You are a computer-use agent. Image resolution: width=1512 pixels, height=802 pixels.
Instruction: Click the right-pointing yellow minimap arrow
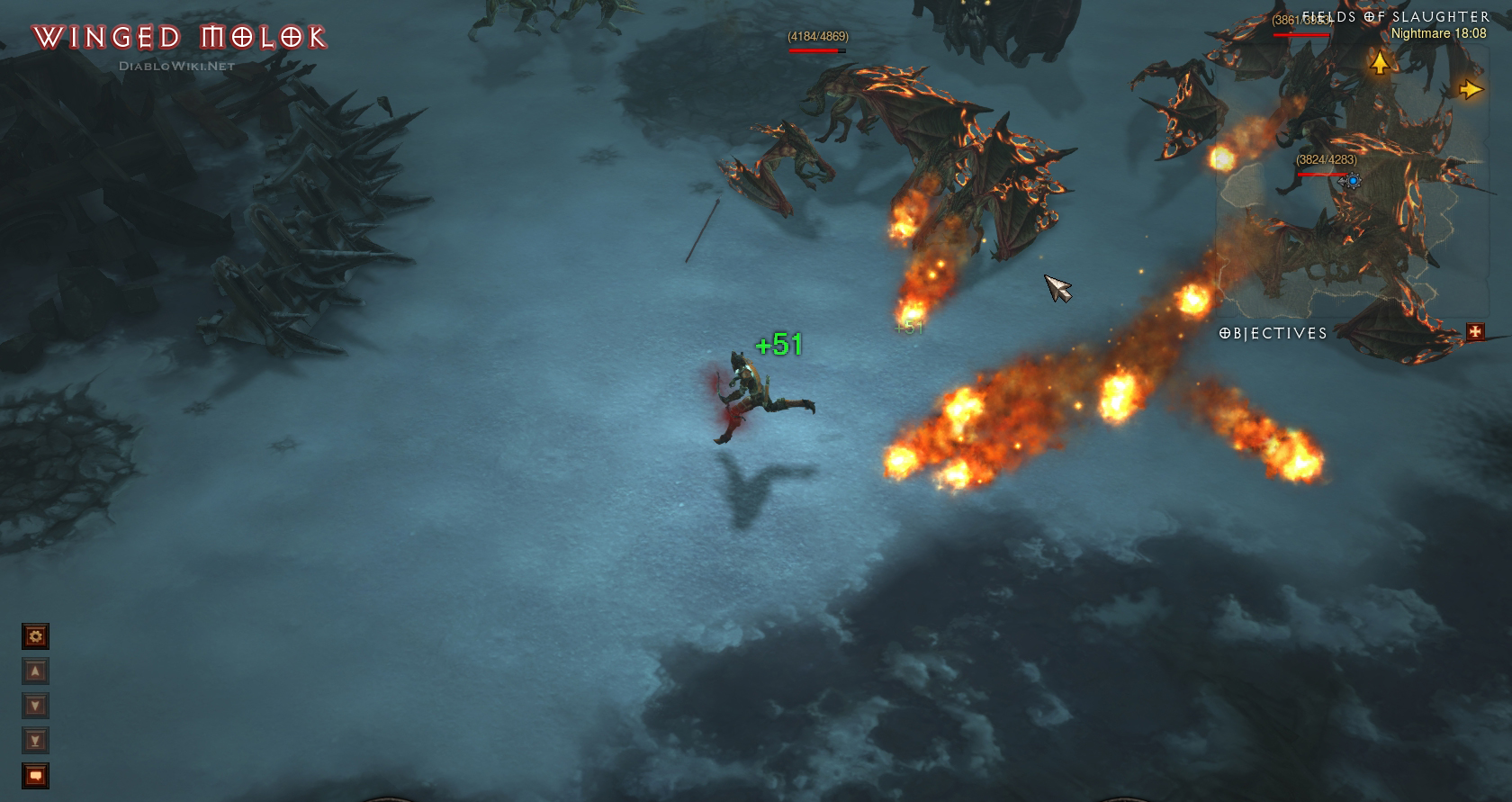click(x=1471, y=89)
